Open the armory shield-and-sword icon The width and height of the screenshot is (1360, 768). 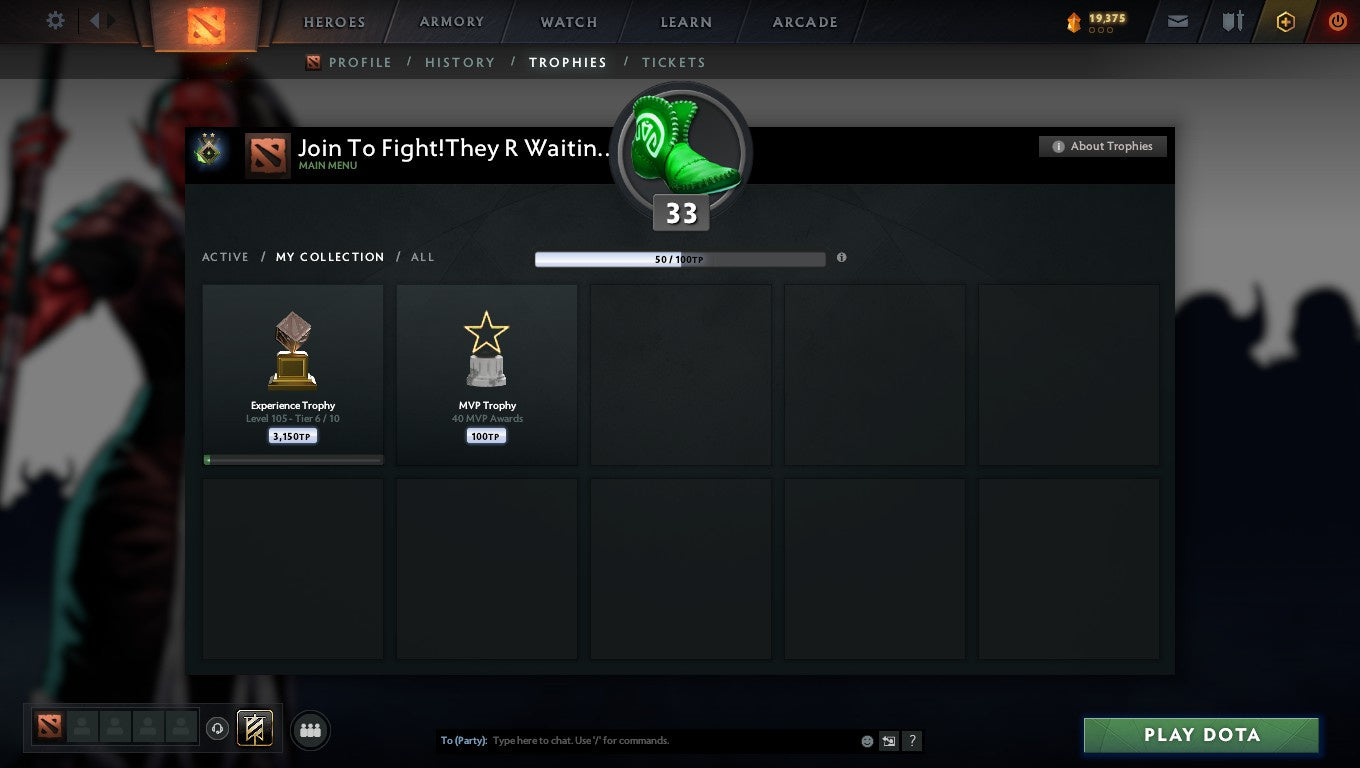[x=1232, y=20]
